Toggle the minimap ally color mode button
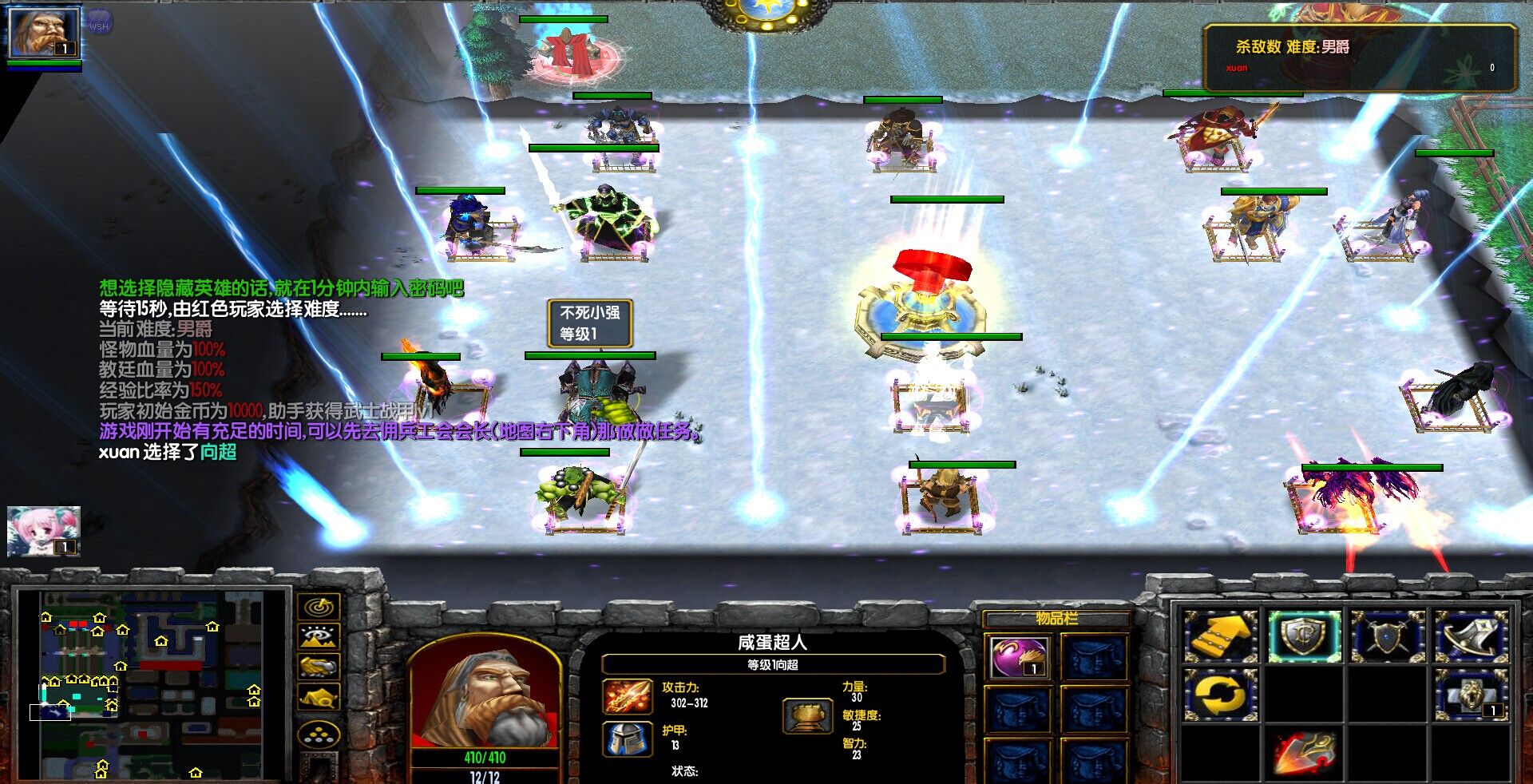1533x784 pixels. click(x=319, y=666)
